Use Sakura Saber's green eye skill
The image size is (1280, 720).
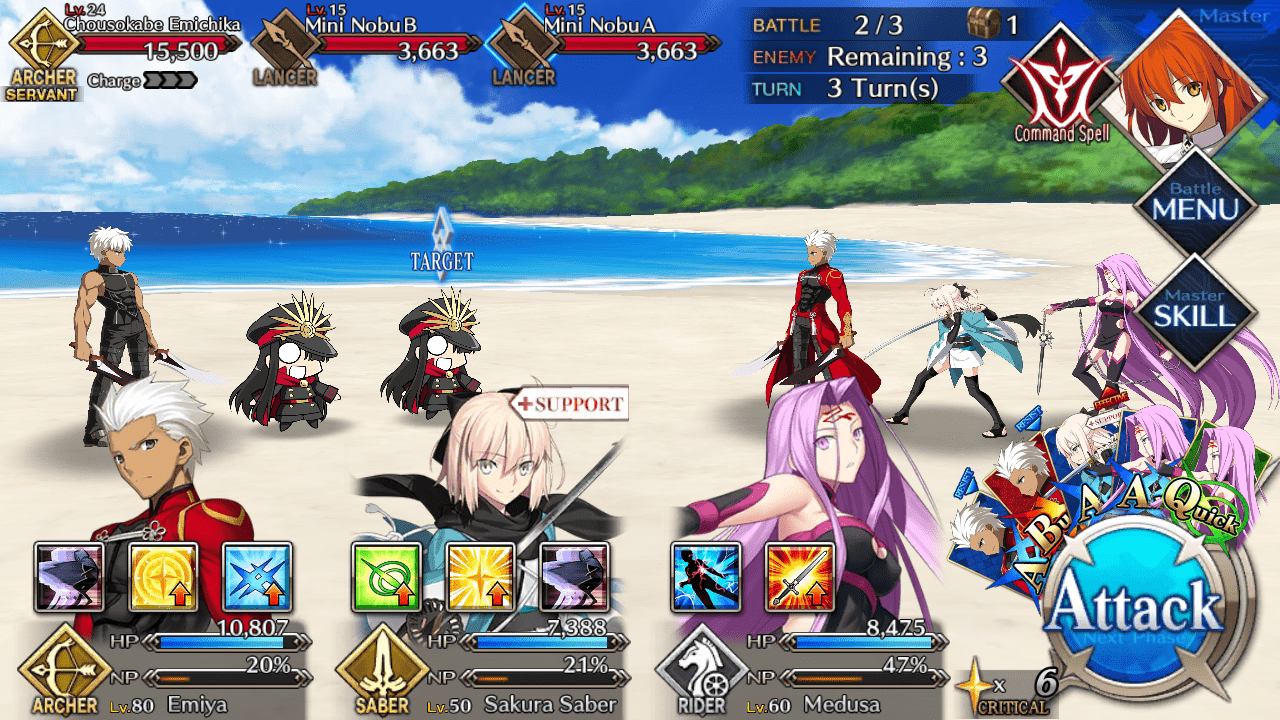(386, 577)
